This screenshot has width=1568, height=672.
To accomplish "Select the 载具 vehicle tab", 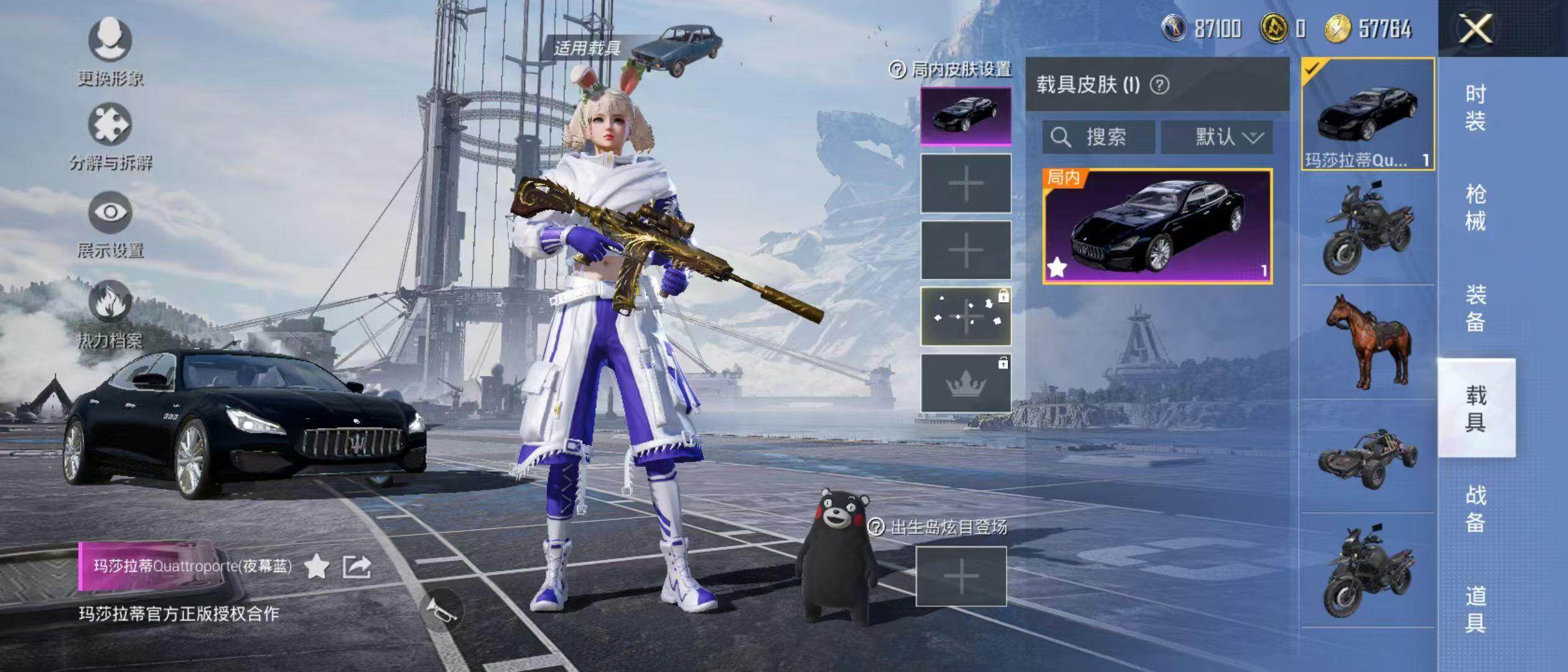I will 1475,408.
